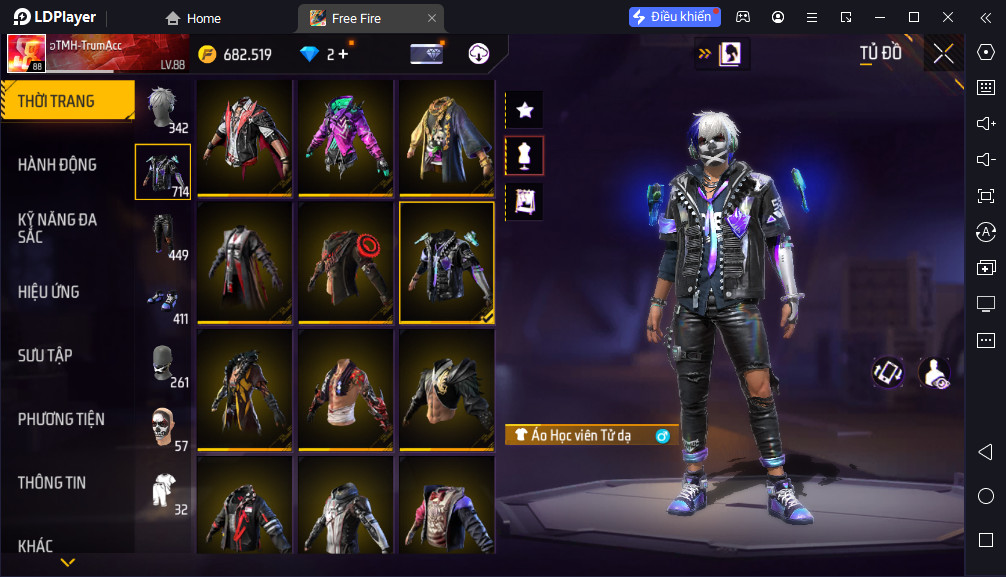Show favorites with the star filter
1006x577 pixels.
[x=524, y=110]
